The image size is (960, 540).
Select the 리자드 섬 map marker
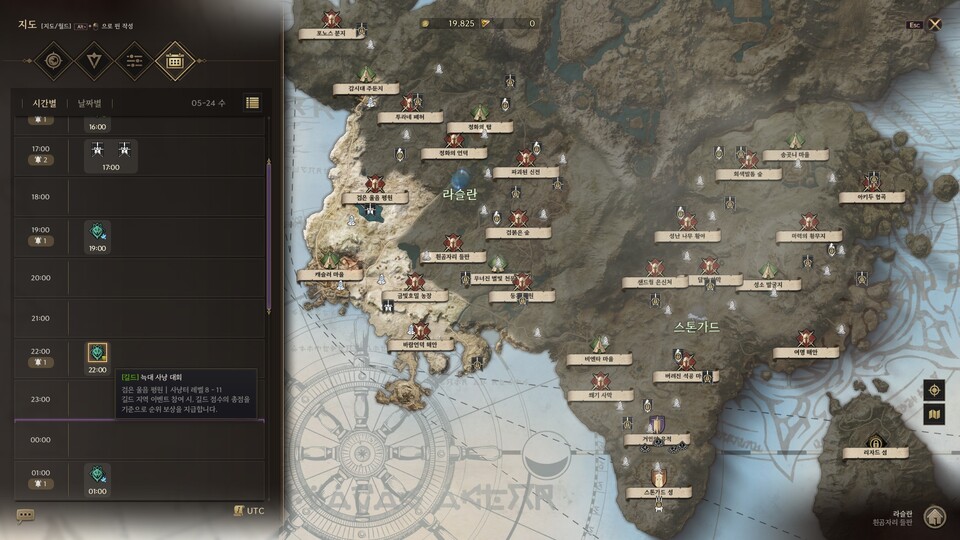(875, 442)
